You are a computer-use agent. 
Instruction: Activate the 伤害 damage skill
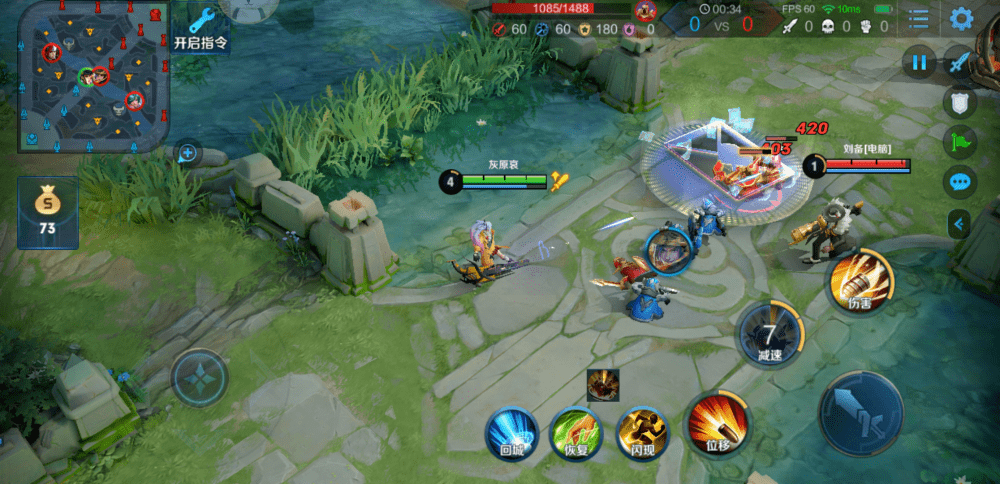pyautogui.click(x=859, y=281)
